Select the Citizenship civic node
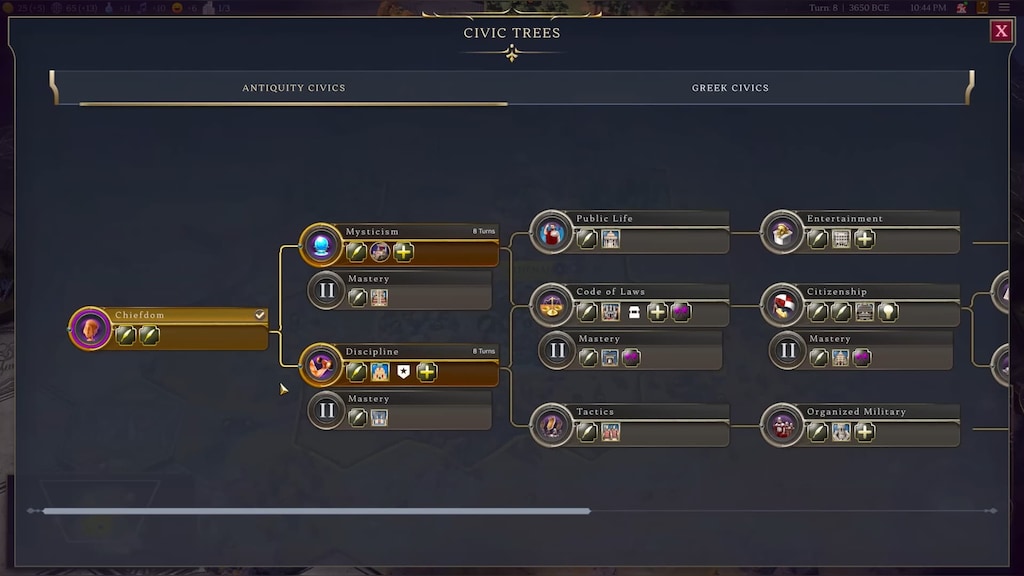 pyautogui.click(x=862, y=305)
